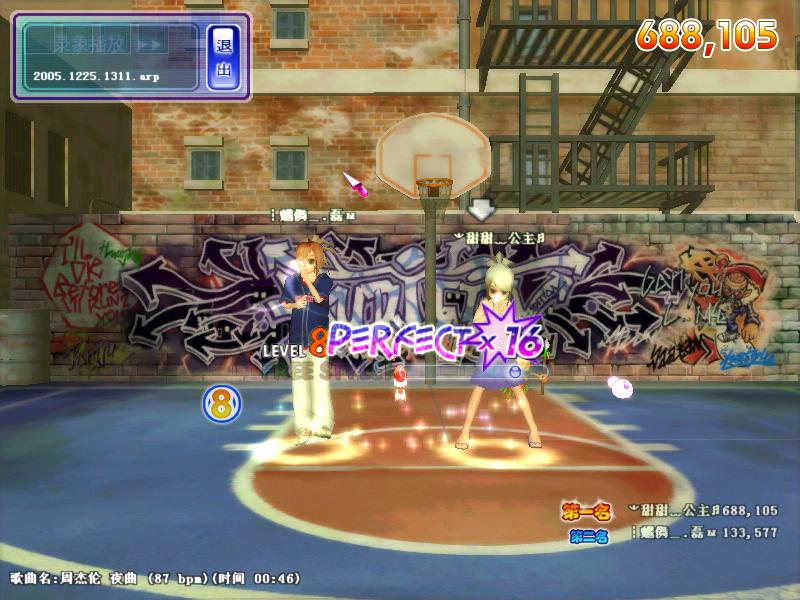Click the blue 退出 exit button

coord(223,57)
